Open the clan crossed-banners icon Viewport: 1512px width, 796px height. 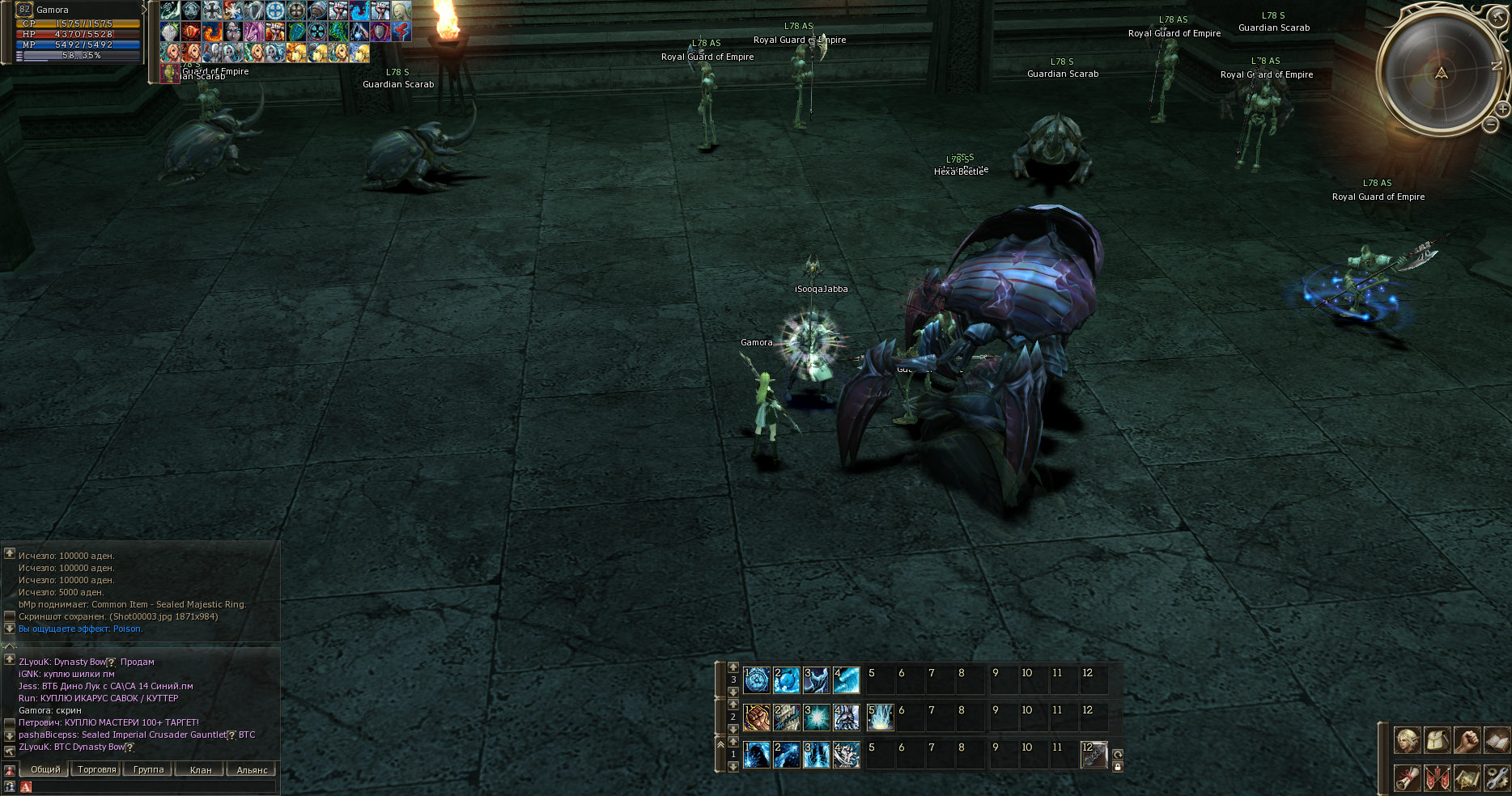pyautogui.click(x=1438, y=778)
